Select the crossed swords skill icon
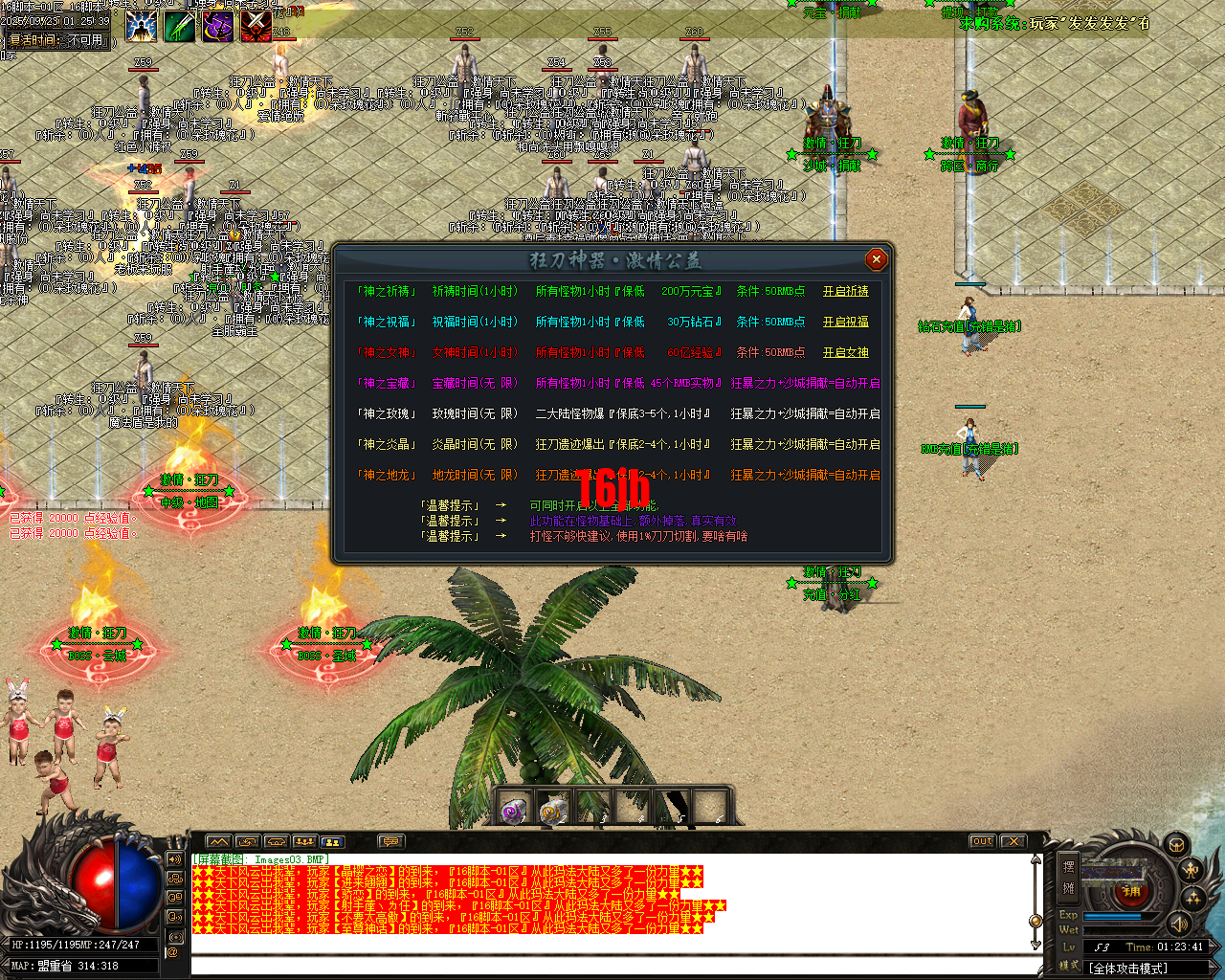1225x980 pixels. 256,26
